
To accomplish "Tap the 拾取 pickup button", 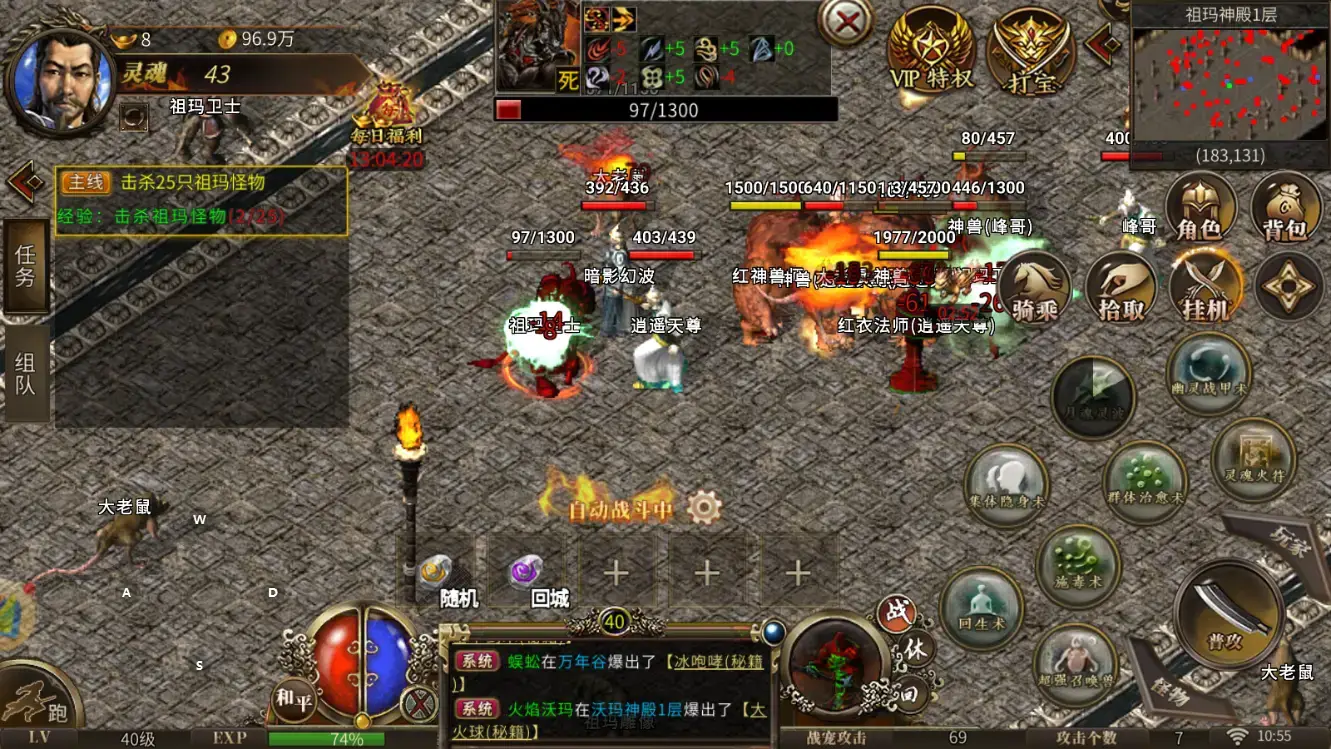I will click(x=1121, y=288).
